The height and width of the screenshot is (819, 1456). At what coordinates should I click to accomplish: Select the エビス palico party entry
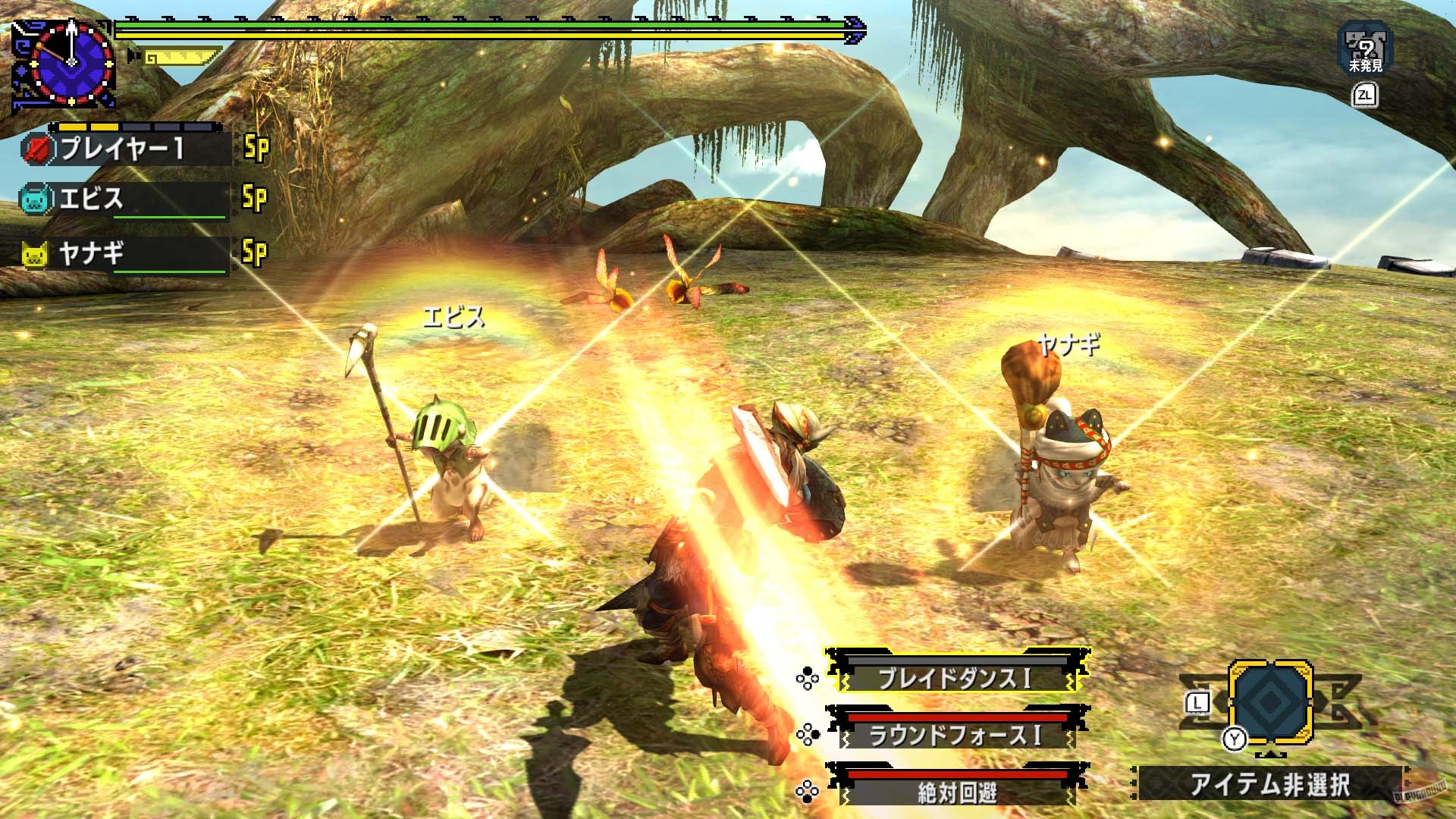[125, 199]
